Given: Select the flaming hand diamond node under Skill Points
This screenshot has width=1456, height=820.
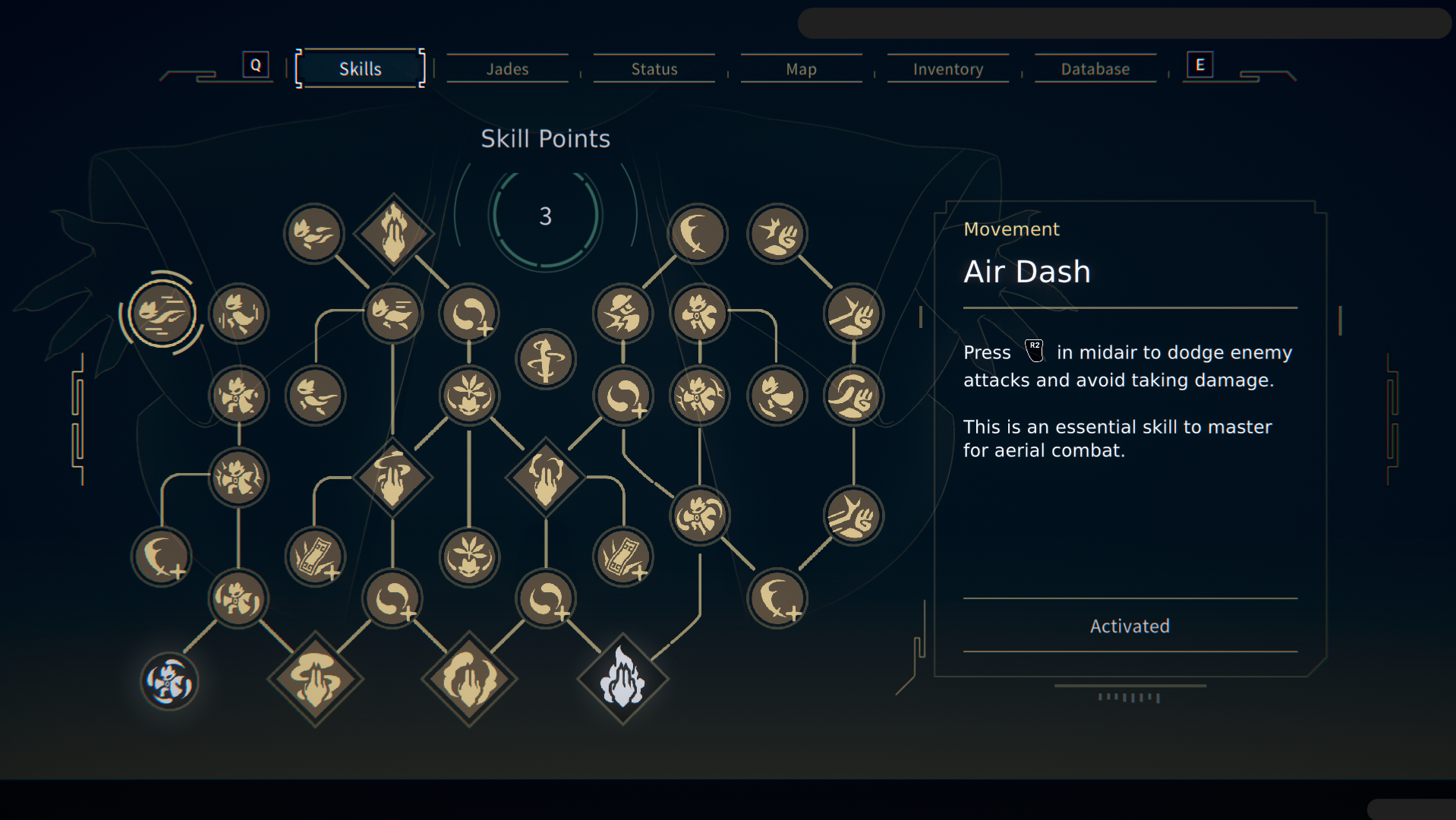Looking at the screenshot, I should click(393, 233).
